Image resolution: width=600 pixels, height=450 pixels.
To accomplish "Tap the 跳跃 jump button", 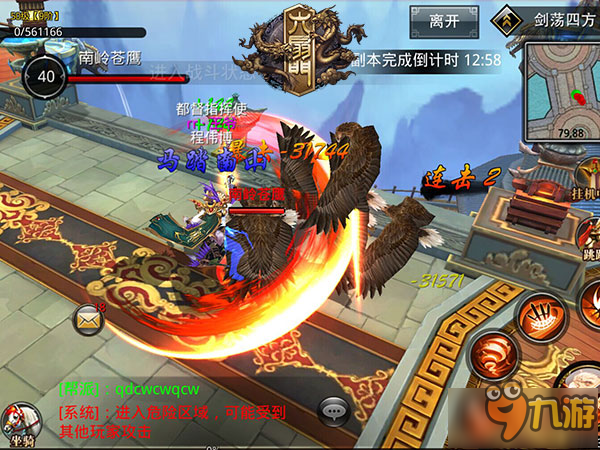I will [x=588, y=238].
